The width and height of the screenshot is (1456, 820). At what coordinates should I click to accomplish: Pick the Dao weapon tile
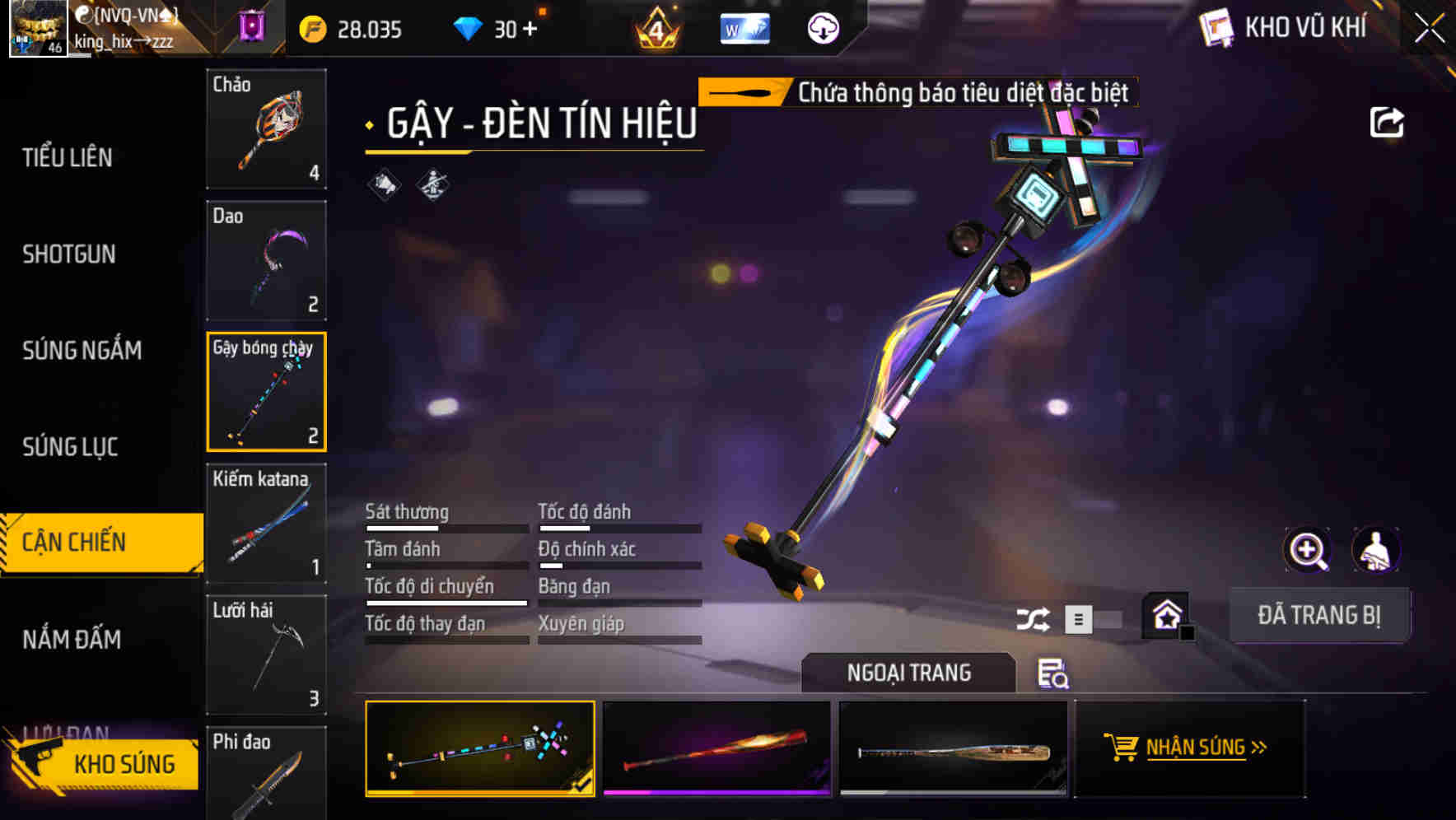[266, 260]
